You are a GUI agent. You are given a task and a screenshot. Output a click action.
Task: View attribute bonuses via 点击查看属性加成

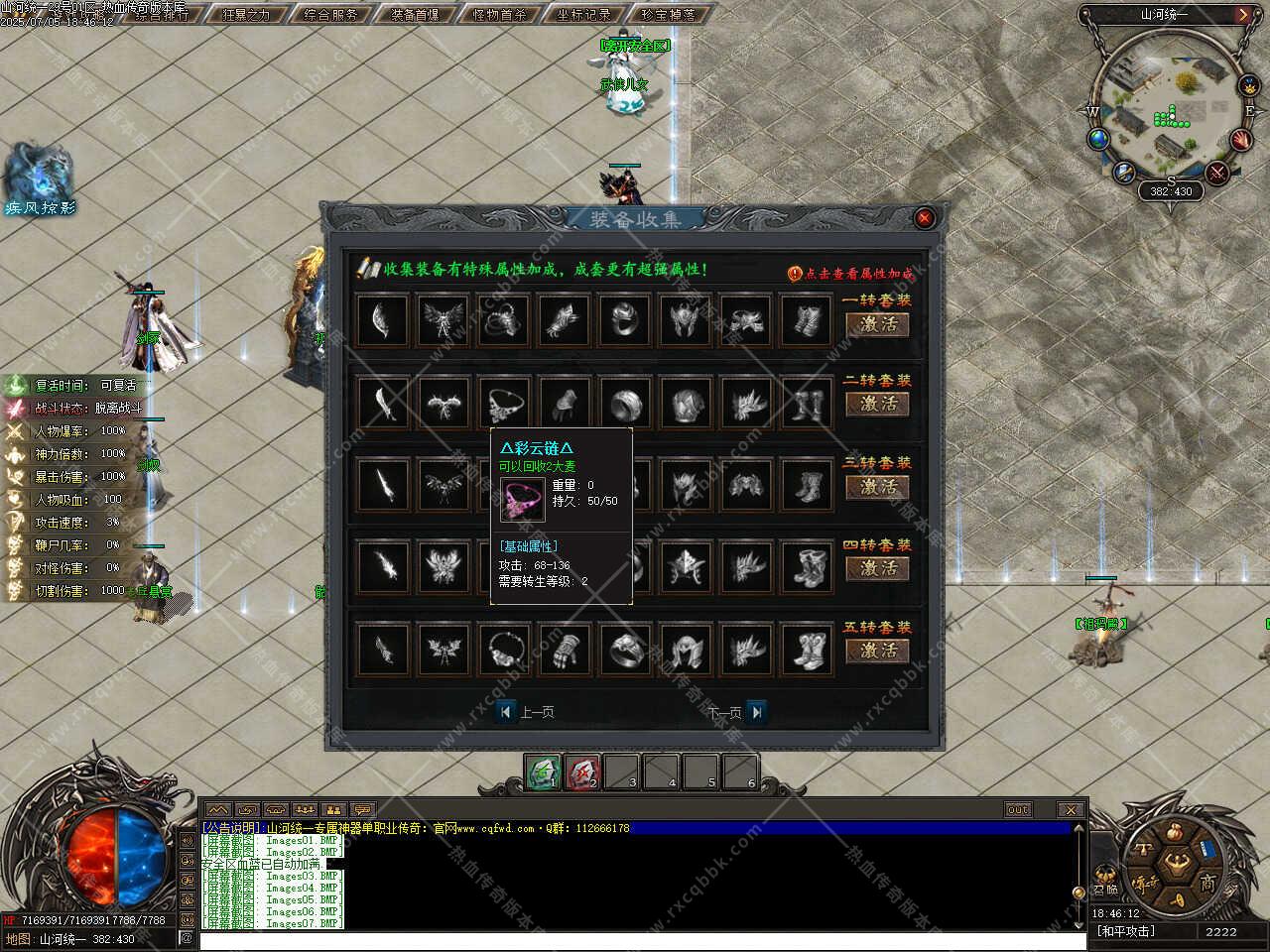[851, 274]
